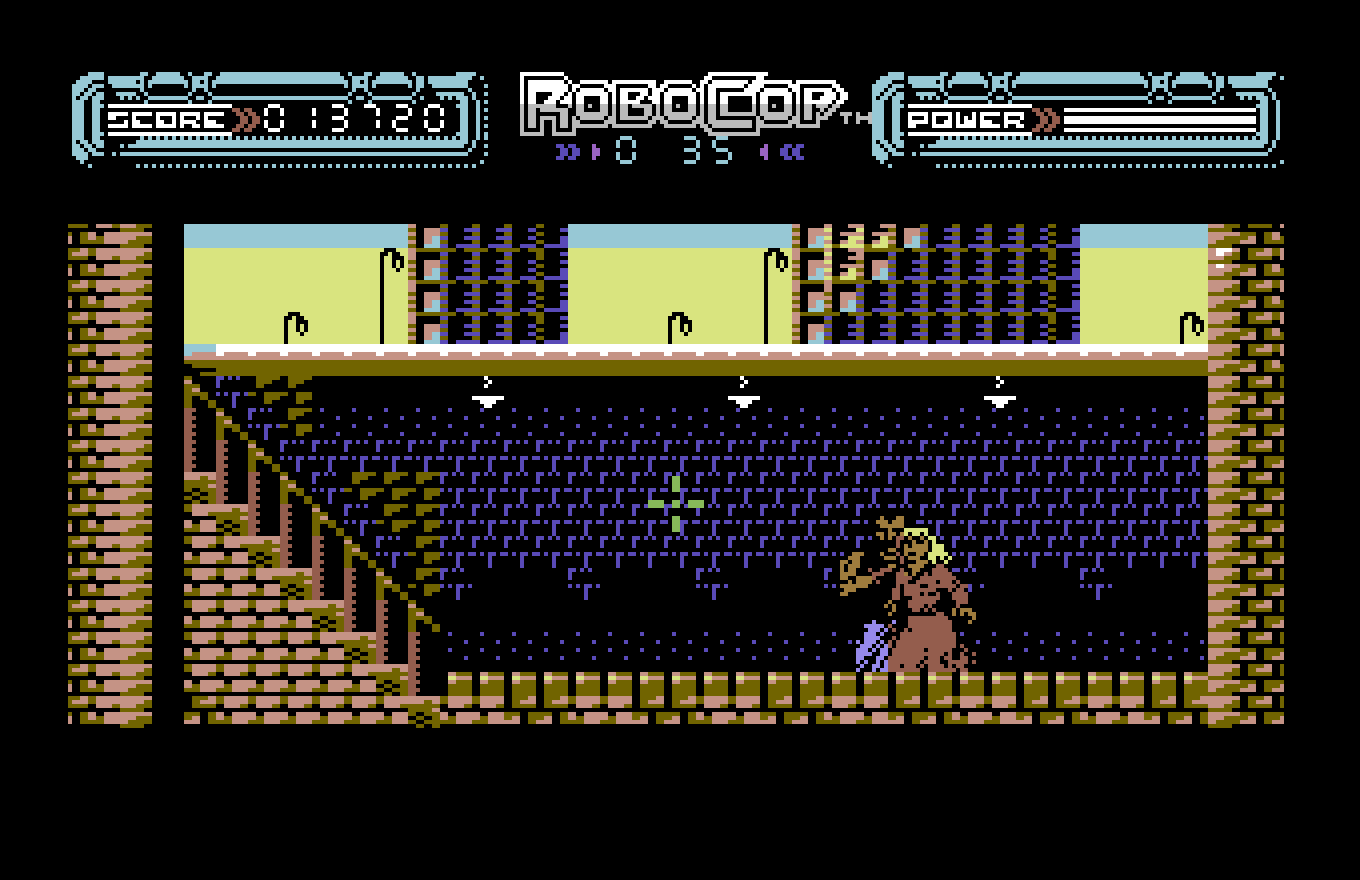Click the purple chevrons left of the timer

[570, 150]
